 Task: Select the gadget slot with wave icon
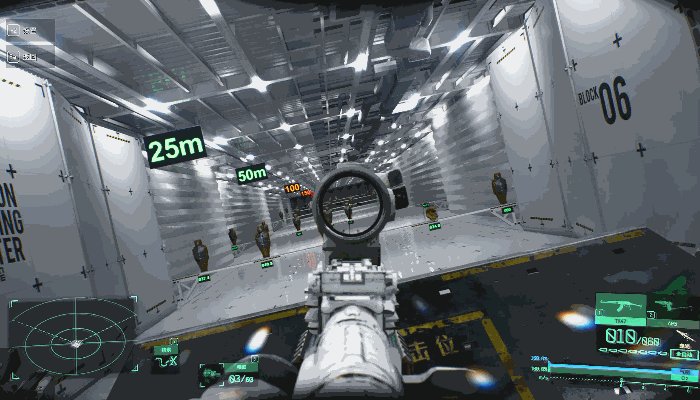(x=165, y=360)
